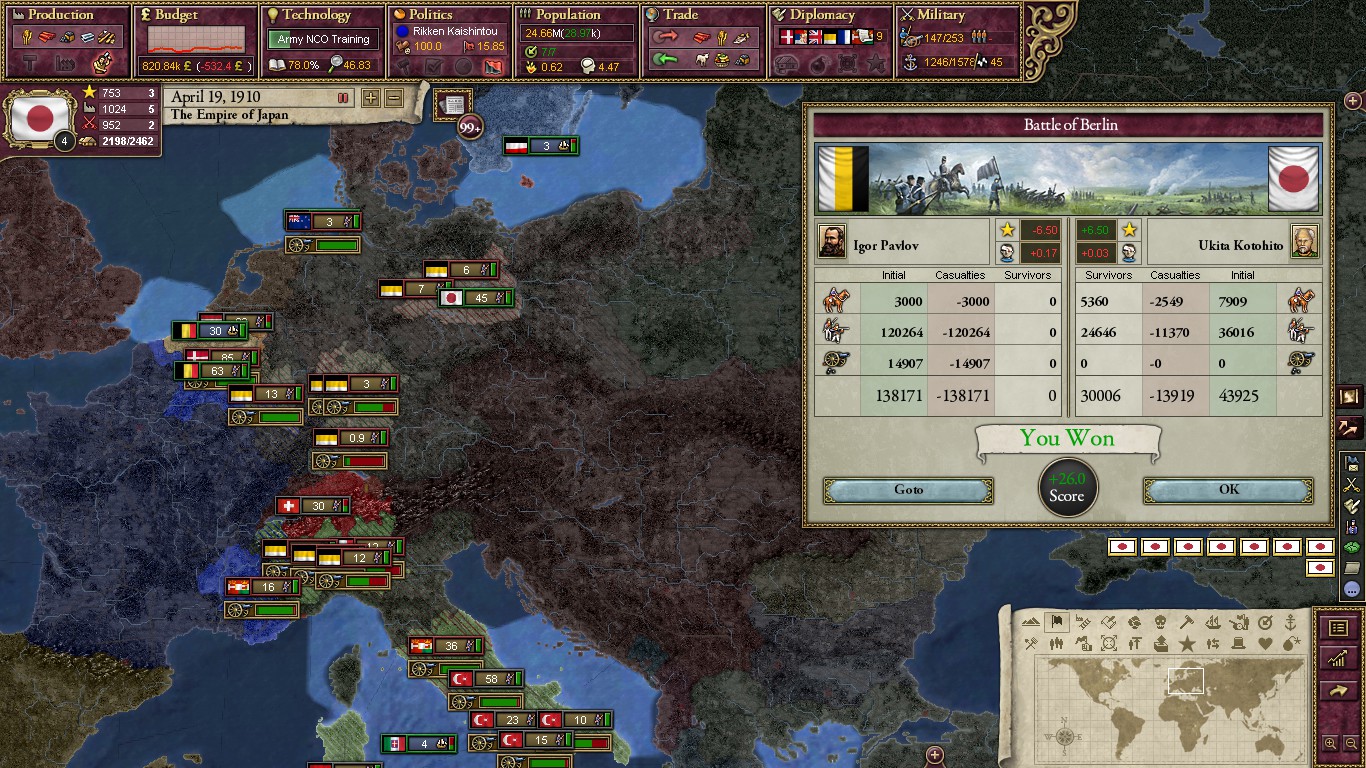Click the Japan flag emblem
The width and height of the screenshot is (1366, 768).
(40, 118)
